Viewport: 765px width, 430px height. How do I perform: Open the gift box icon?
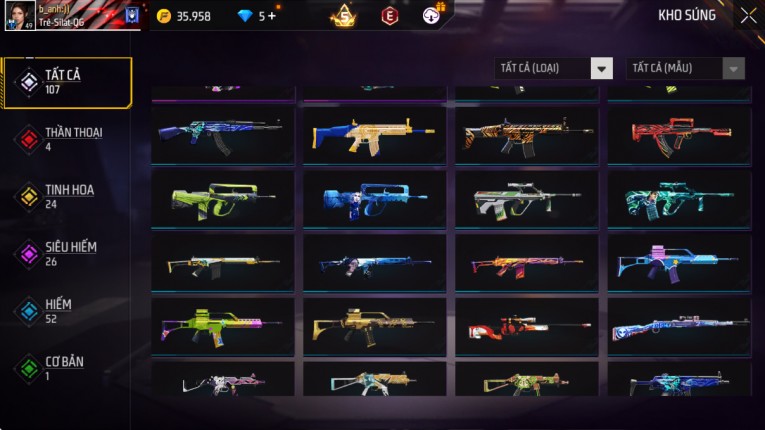(x=431, y=16)
